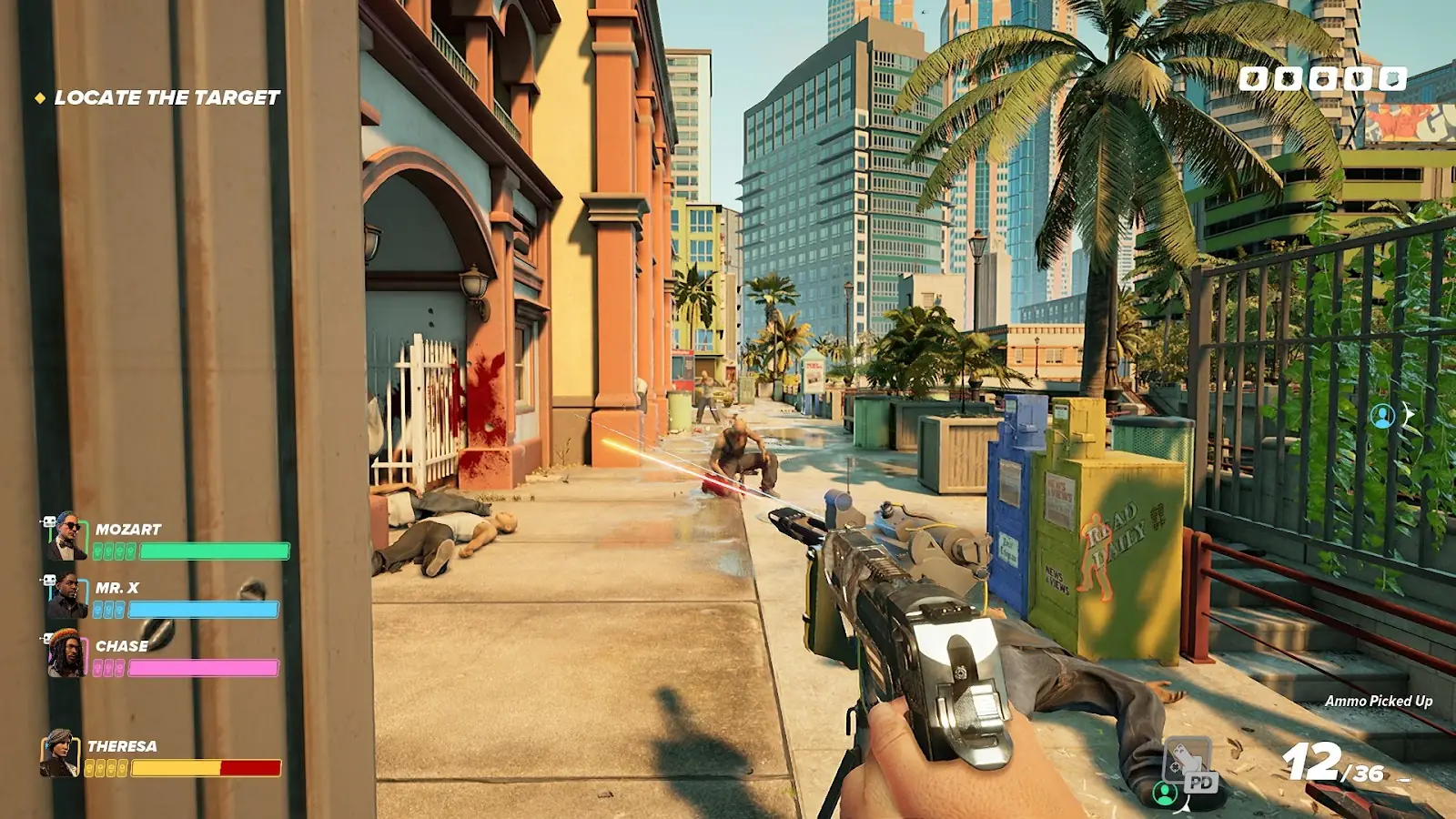The image size is (1456, 819).
Task: Choose Chase's teammate portrait
Action: click(x=67, y=653)
